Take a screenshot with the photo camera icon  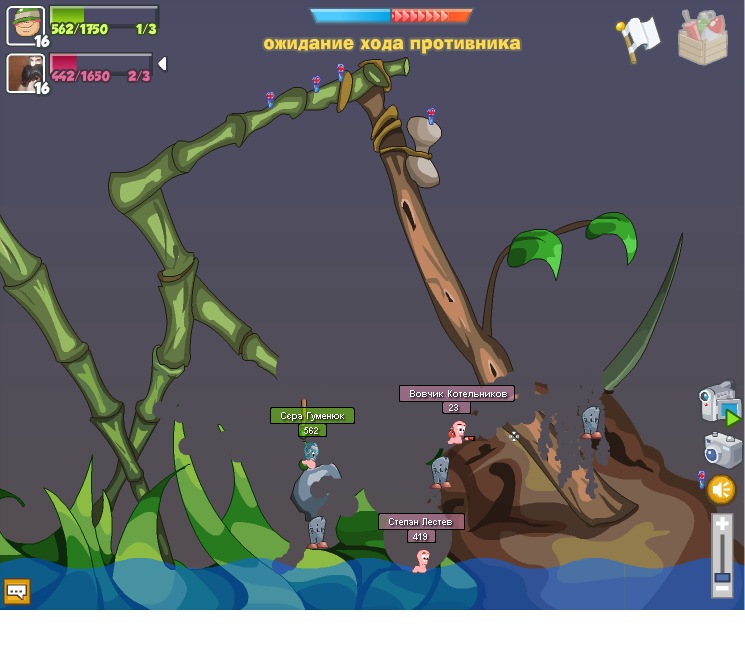click(722, 450)
